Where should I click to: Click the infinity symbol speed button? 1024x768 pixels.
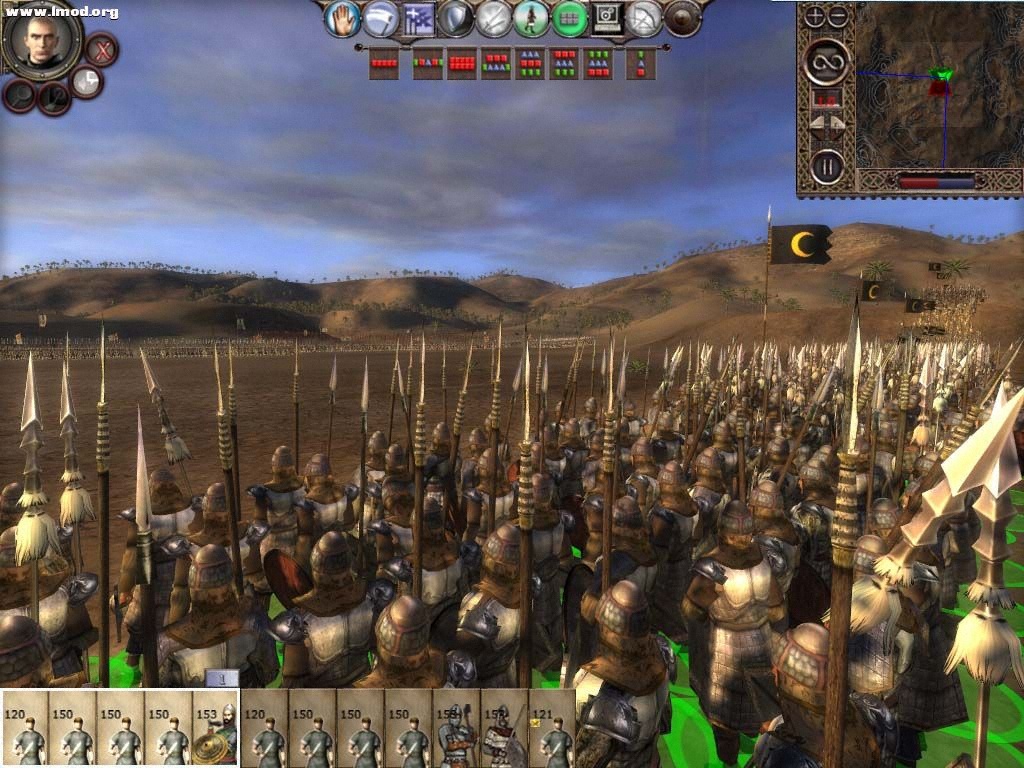click(x=827, y=62)
